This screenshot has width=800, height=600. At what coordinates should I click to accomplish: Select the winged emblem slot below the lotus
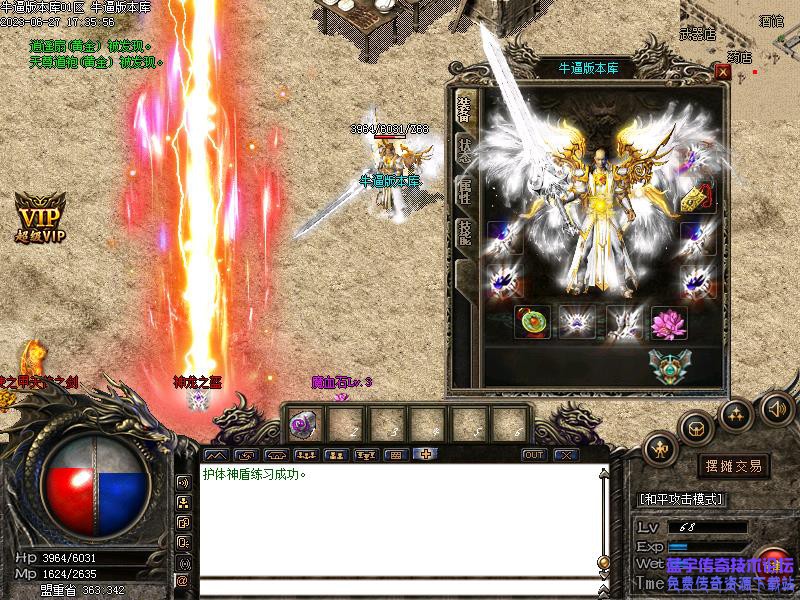click(x=667, y=366)
